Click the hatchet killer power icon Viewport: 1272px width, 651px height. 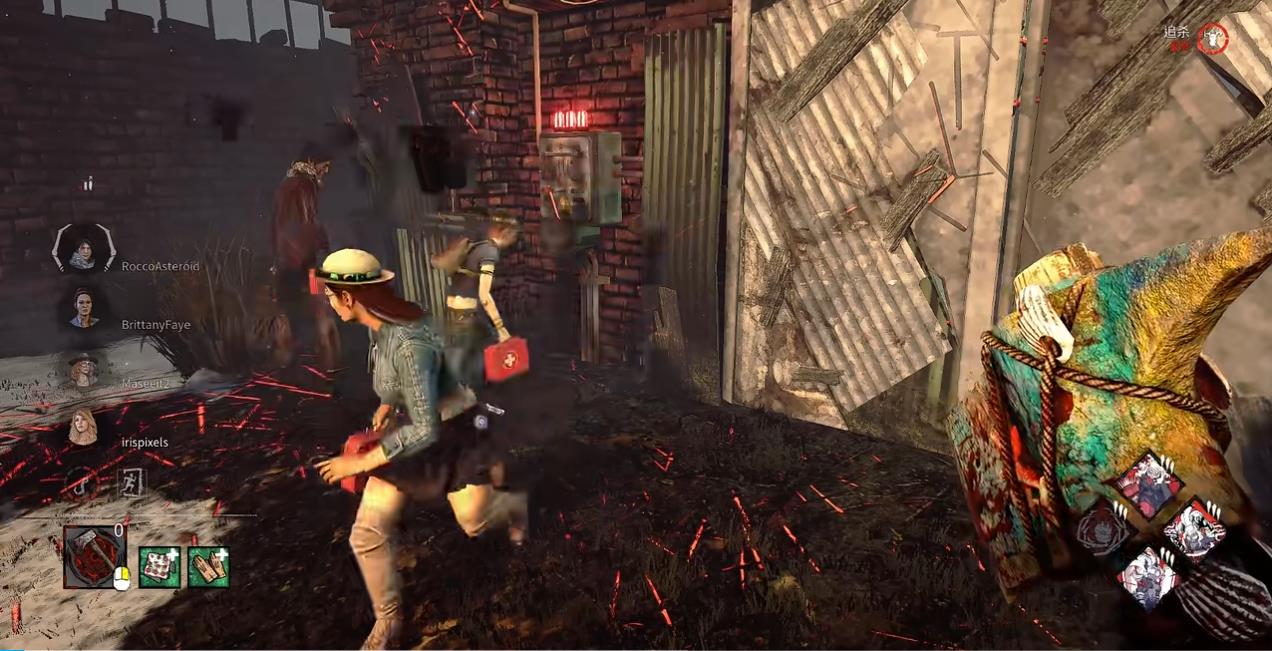(x=94, y=556)
